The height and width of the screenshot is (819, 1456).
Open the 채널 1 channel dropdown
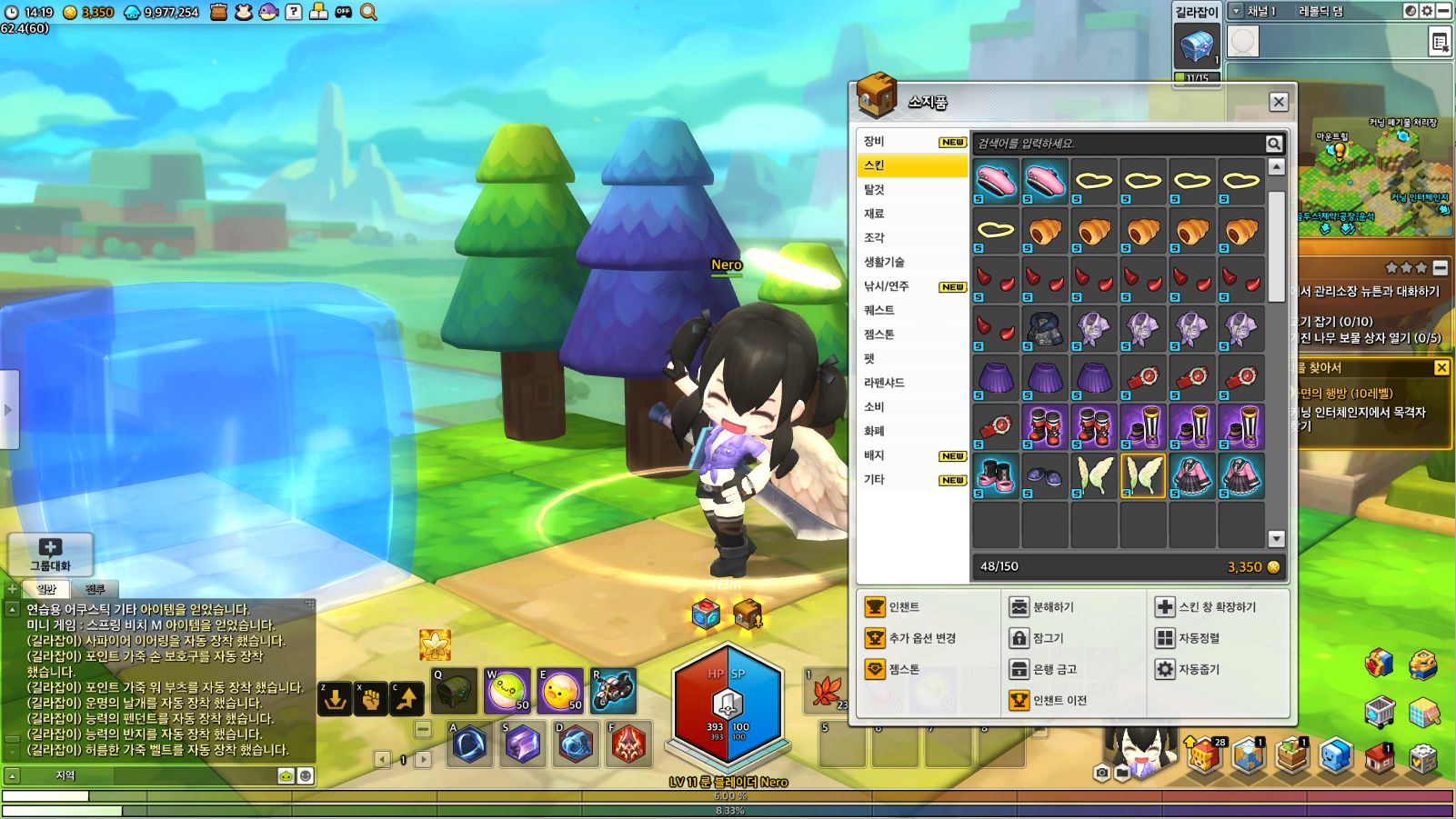click(1236, 11)
